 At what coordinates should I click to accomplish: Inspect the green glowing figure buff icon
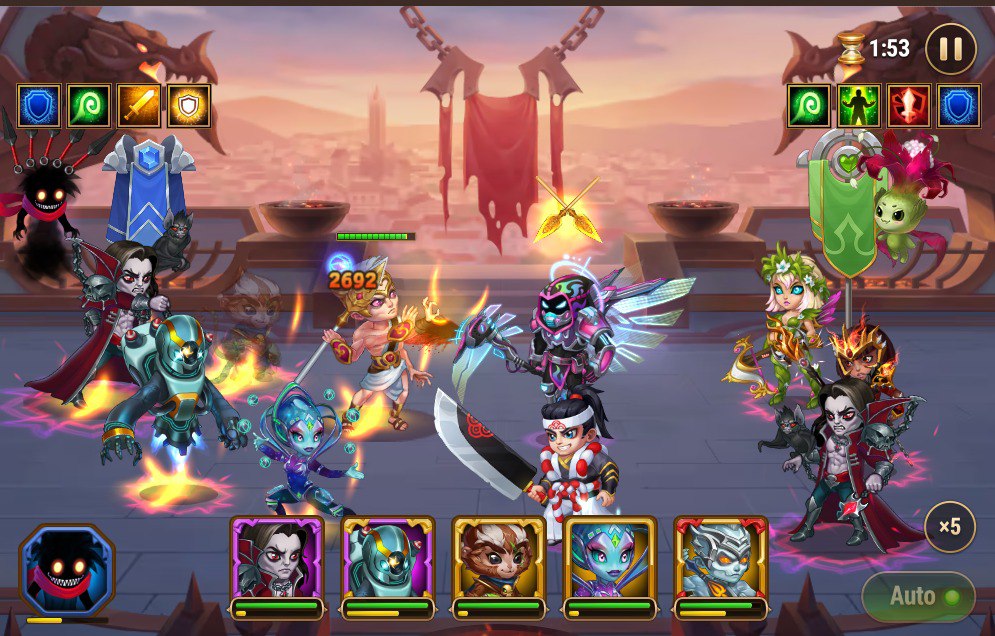(x=859, y=106)
